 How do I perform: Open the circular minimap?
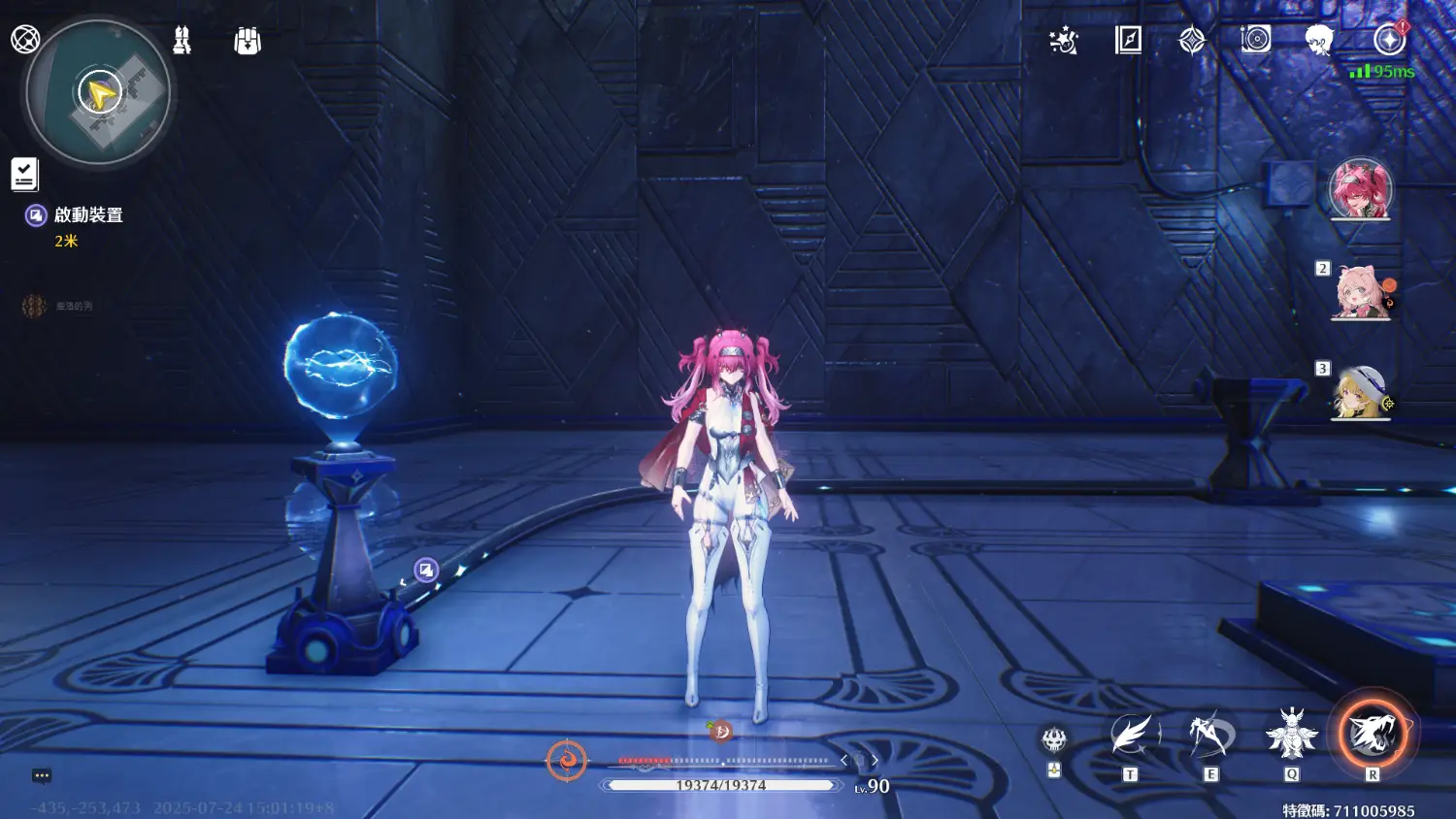tap(98, 93)
